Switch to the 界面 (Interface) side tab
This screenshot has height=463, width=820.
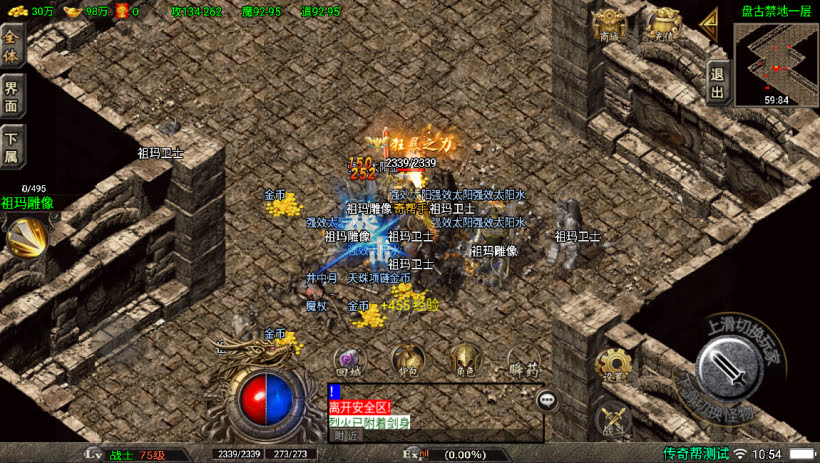pyautogui.click(x=12, y=95)
